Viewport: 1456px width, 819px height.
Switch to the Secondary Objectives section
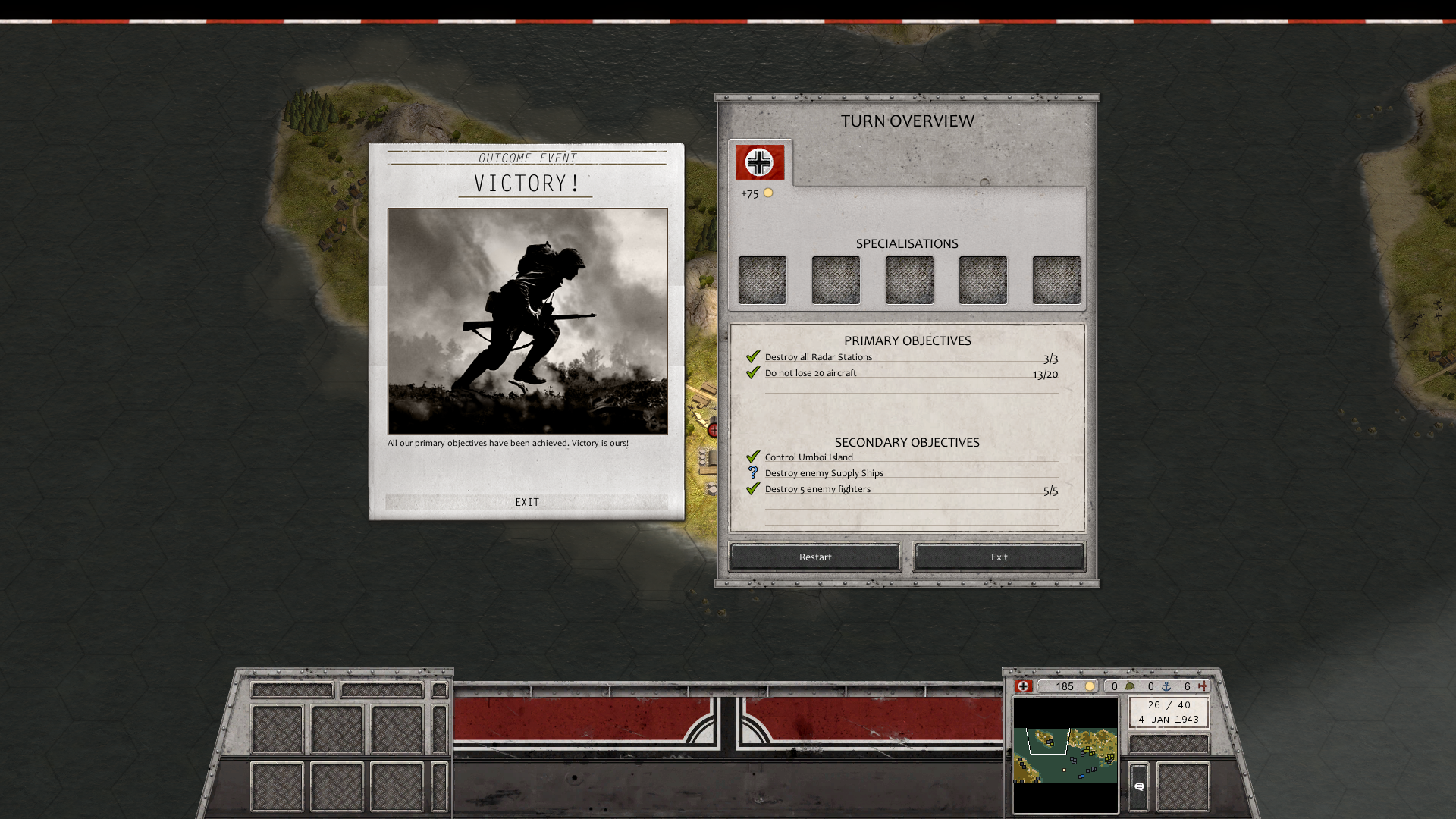pyautogui.click(x=907, y=442)
